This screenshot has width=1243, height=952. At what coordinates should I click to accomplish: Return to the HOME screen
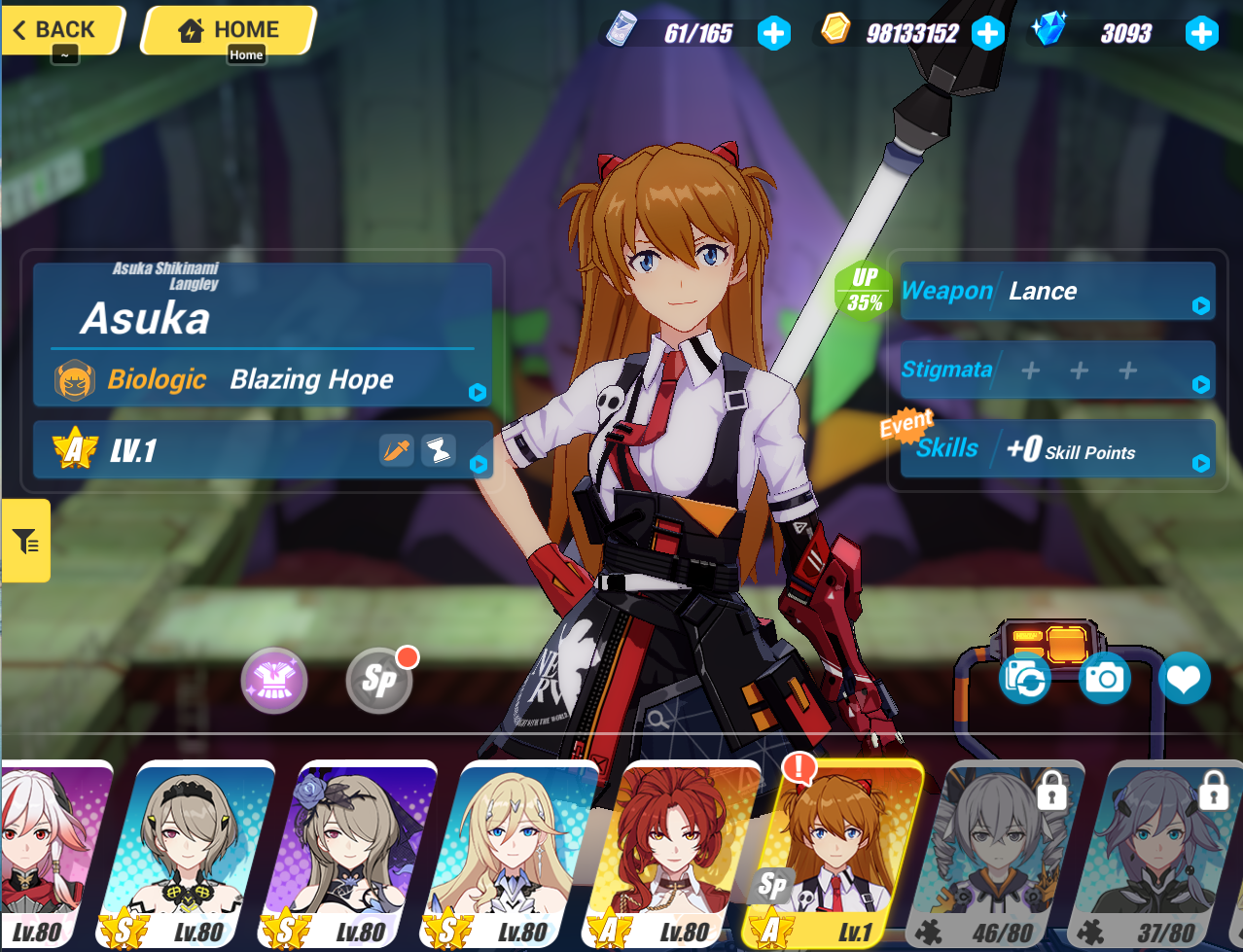click(x=230, y=30)
